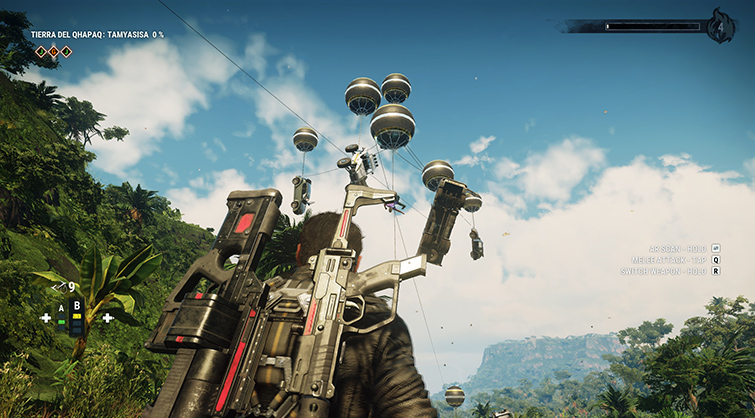
Task: Click the orange middle diamond under the region name
Action: pos(54,51)
